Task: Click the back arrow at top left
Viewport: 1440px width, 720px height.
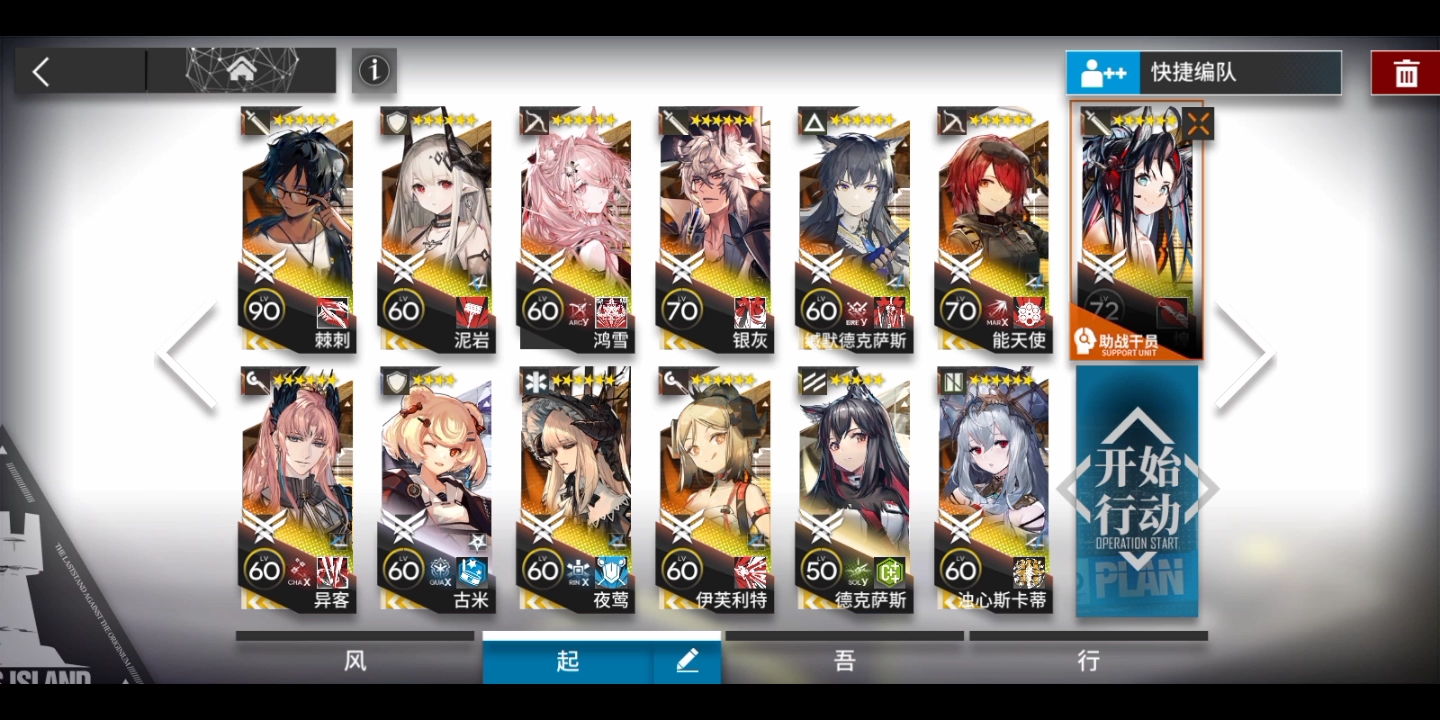Action: point(40,71)
